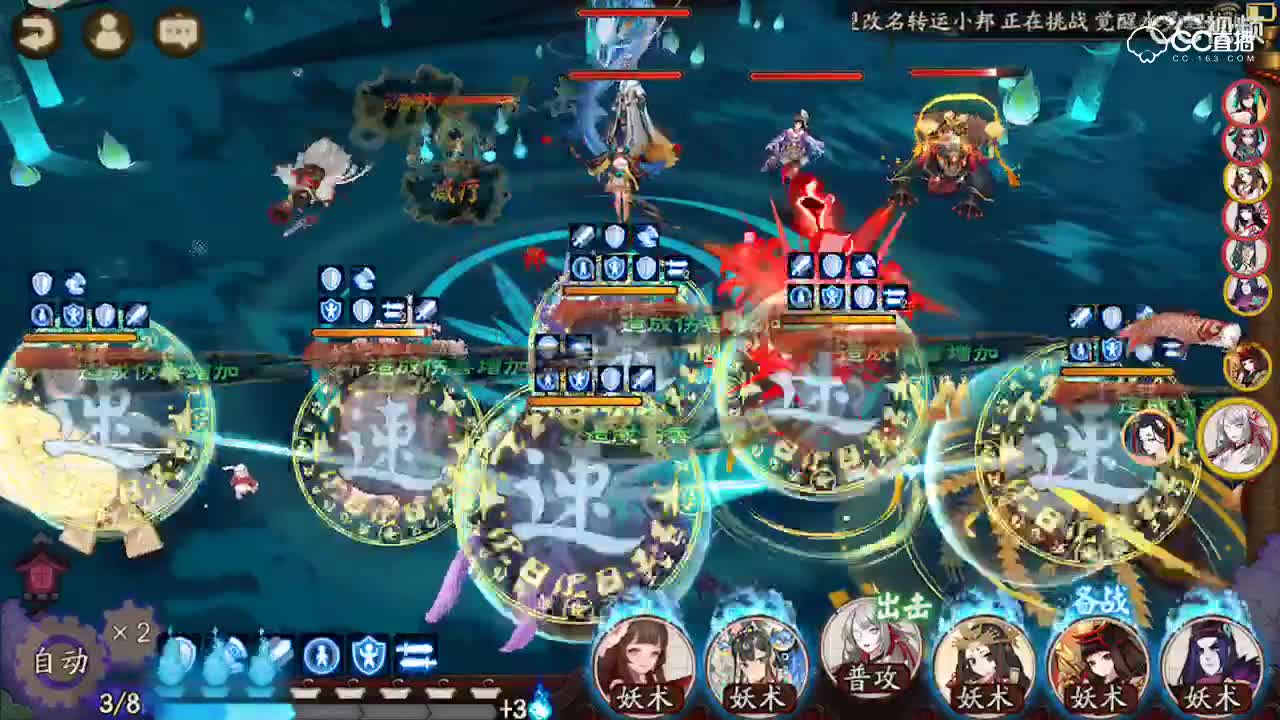
Task: Click the shield buff icon above the wave bar
Action: (x=368, y=653)
